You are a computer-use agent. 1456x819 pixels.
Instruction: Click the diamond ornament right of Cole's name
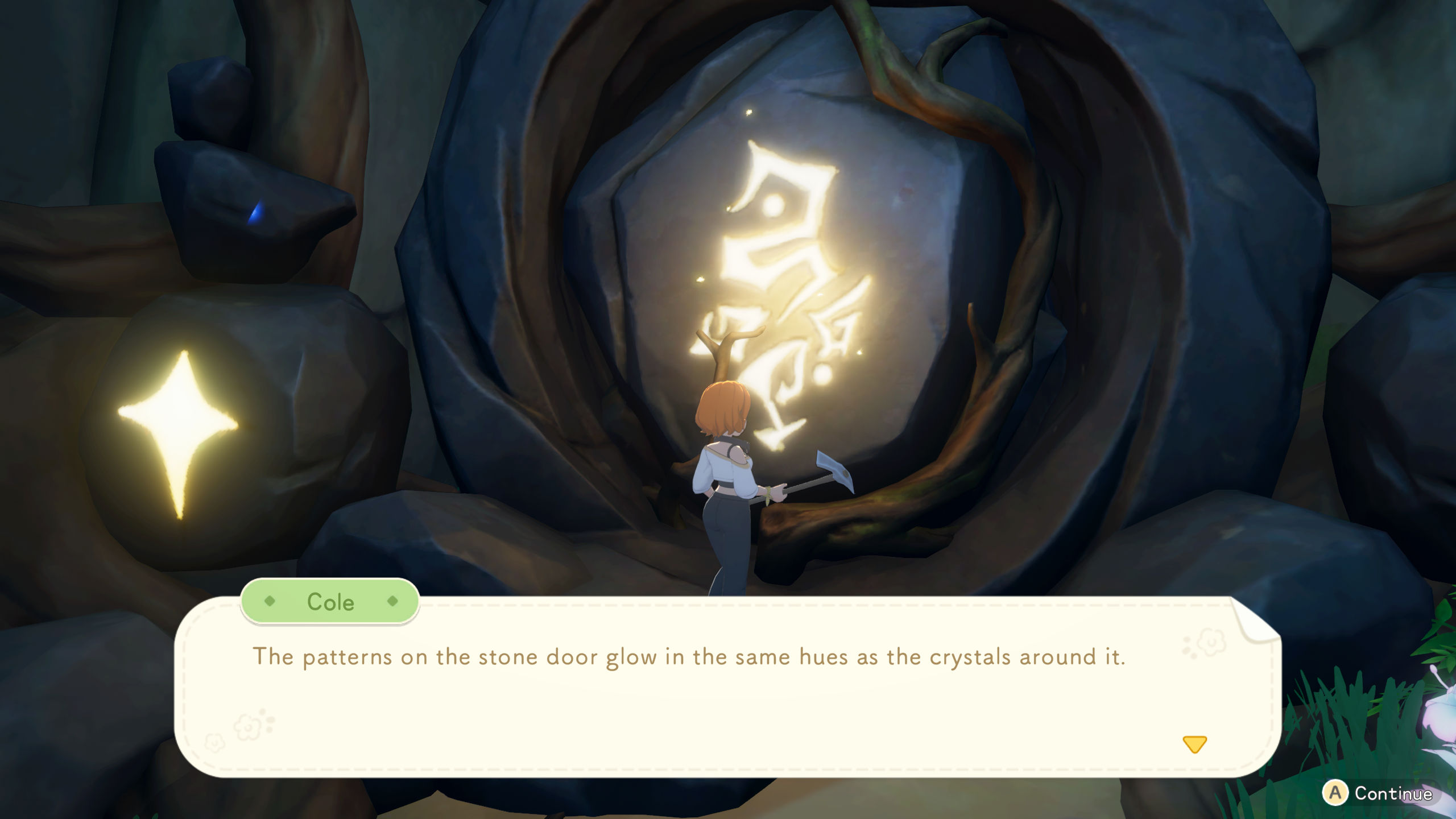(392, 601)
